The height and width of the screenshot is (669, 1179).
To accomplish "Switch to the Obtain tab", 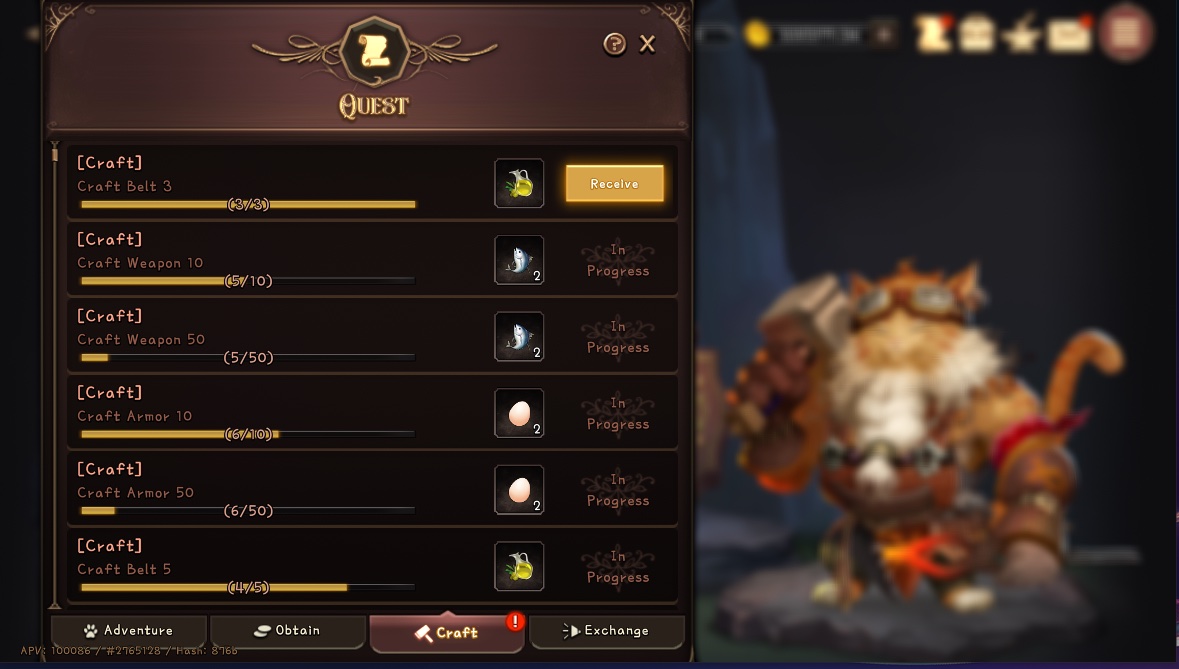I will (287, 631).
